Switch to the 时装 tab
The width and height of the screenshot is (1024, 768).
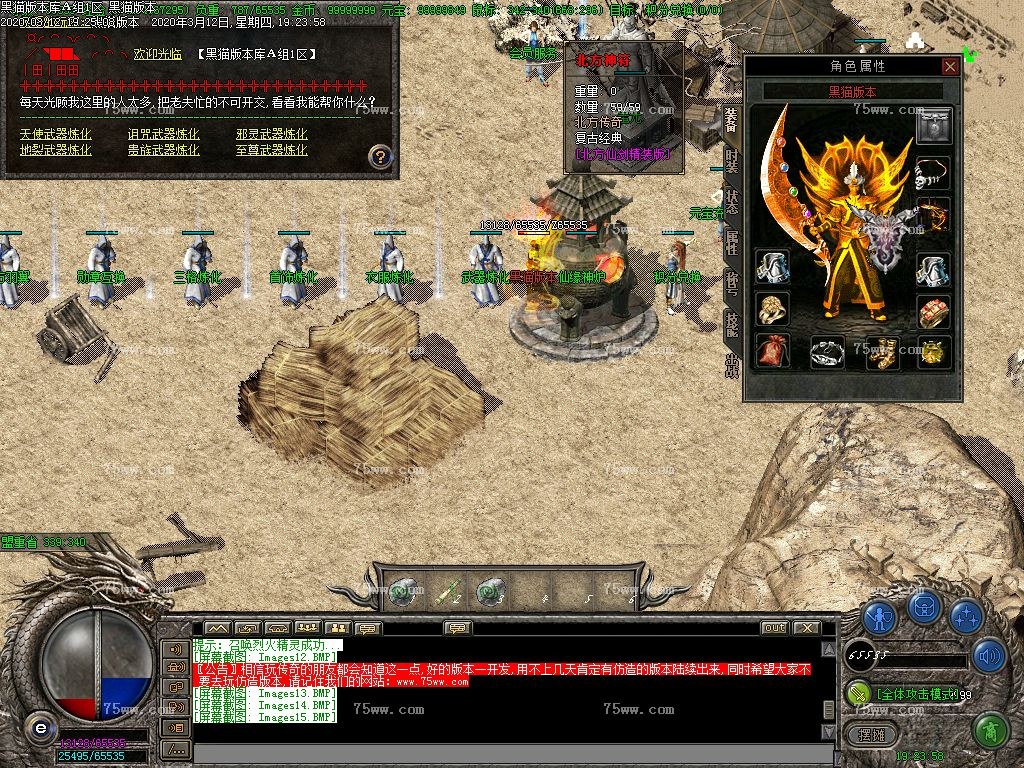pyautogui.click(x=731, y=160)
